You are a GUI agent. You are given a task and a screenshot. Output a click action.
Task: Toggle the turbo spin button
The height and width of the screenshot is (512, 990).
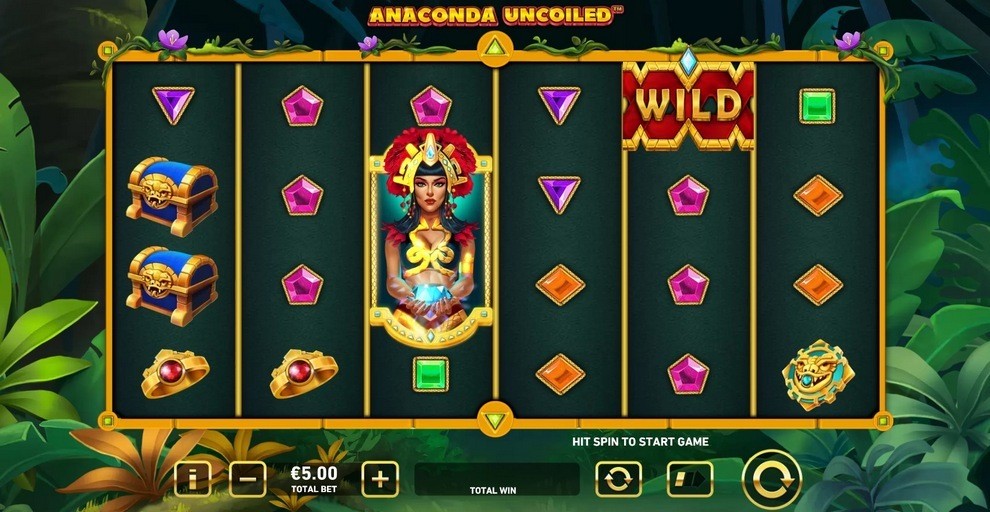[x=690, y=479]
